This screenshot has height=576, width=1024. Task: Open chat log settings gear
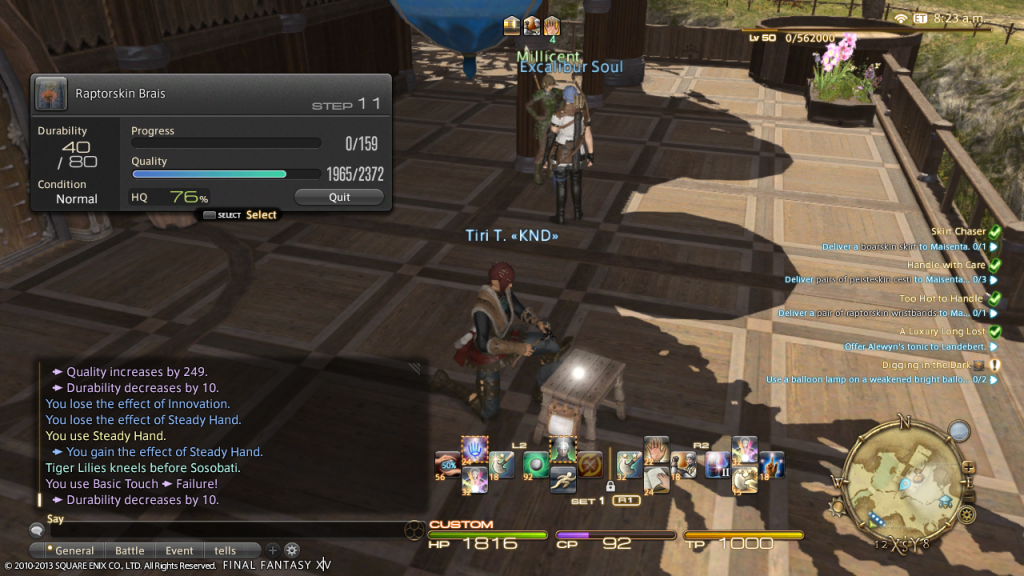coord(292,550)
